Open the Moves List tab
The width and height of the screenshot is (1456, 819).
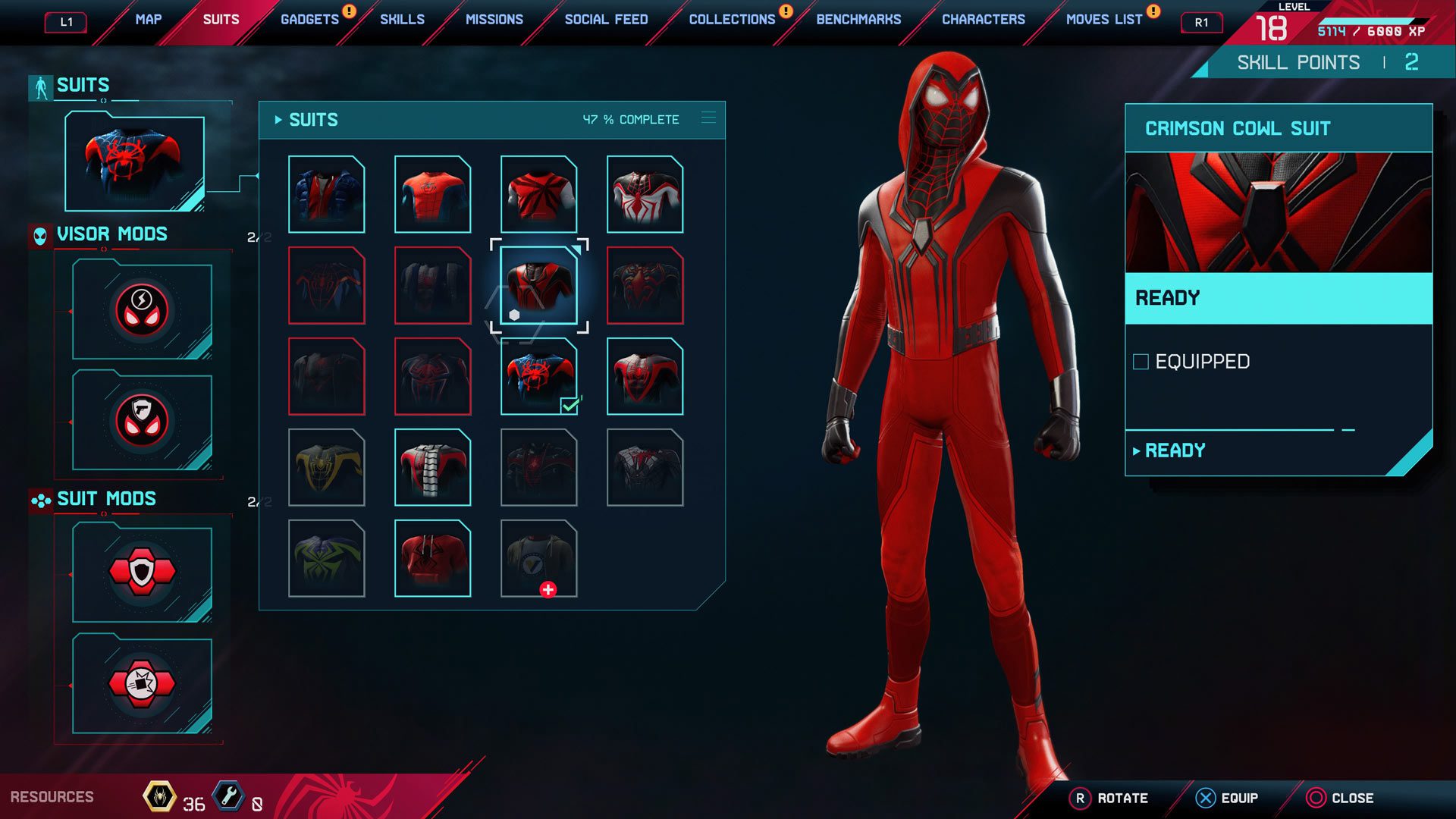[x=1103, y=20]
